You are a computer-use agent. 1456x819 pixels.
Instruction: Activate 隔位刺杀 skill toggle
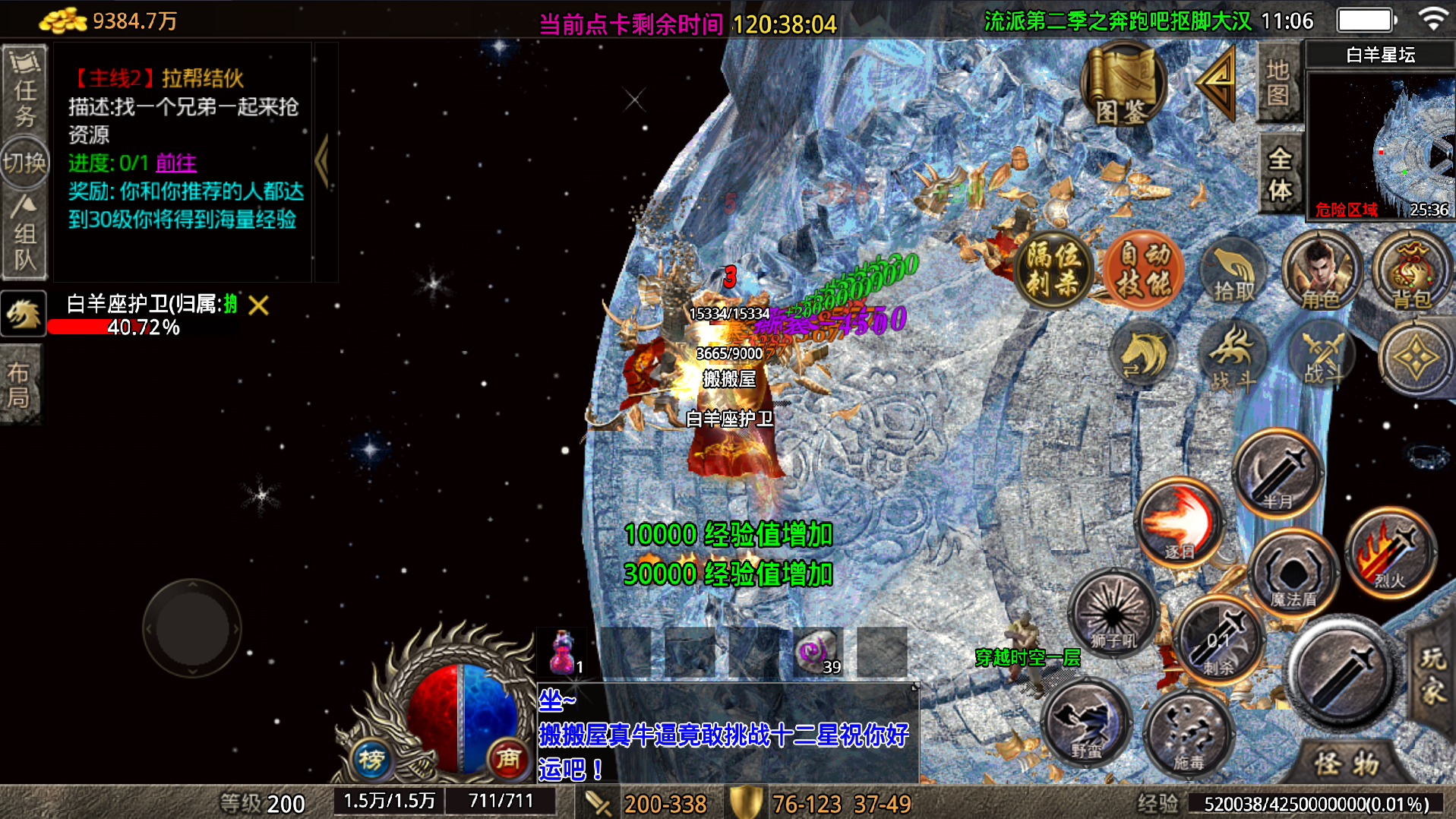pos(1053,270)
